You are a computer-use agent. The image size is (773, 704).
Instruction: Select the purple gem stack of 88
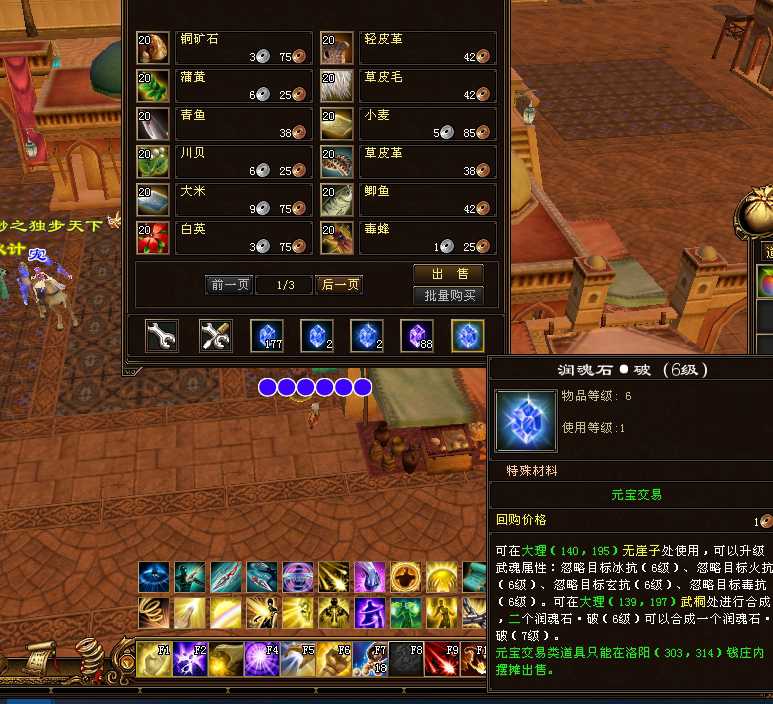tap(417, 336)
